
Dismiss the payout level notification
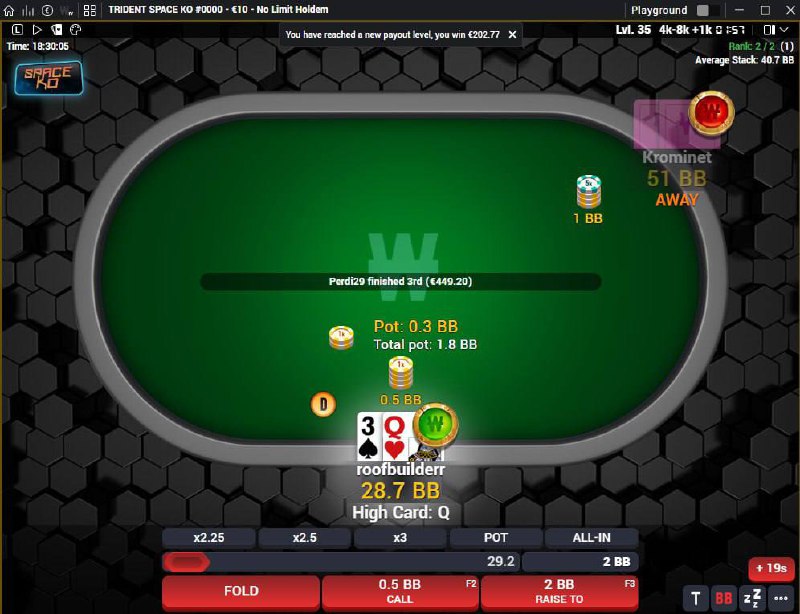[513, 34]
